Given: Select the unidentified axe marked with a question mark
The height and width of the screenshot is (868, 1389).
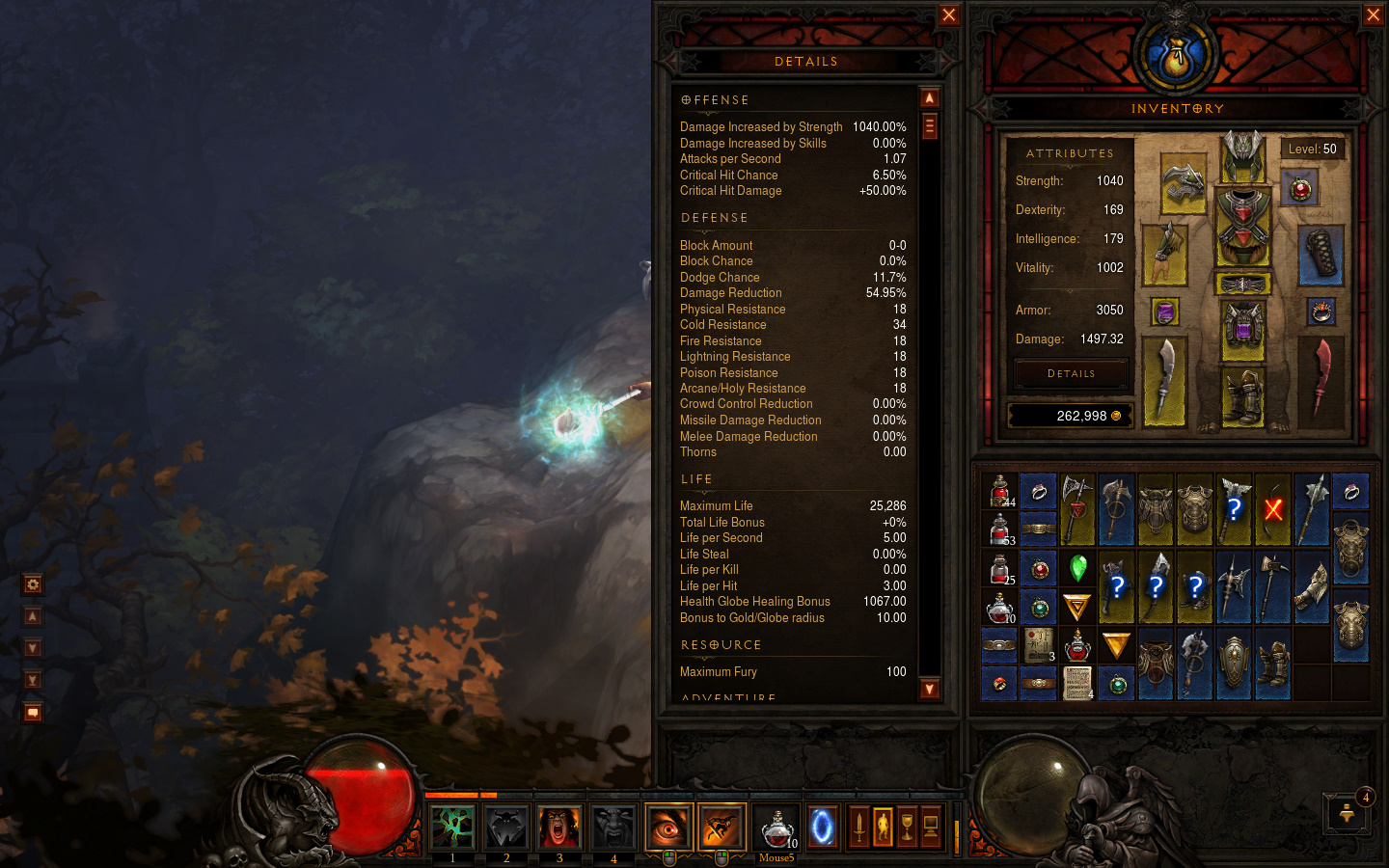Looking at the screenshot, I should point(1234,509).
